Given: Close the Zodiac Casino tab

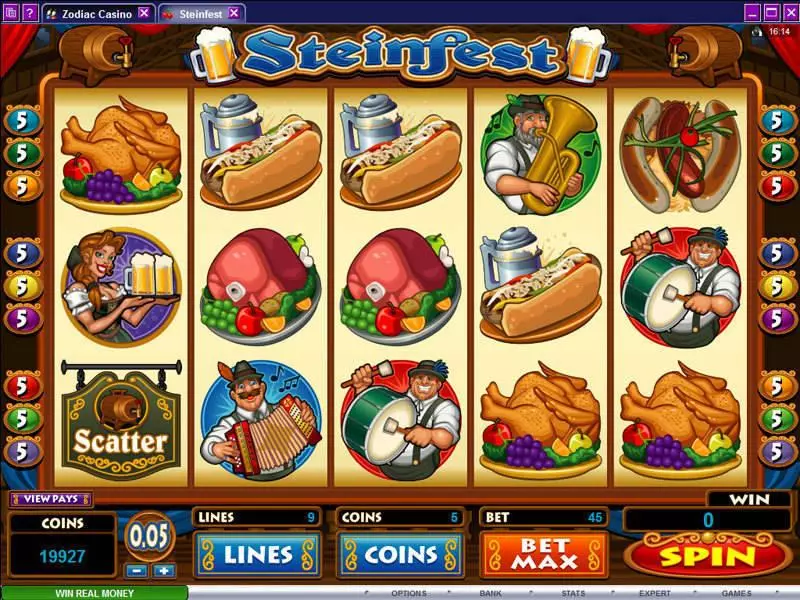Looking at the screenshot, I should (x=144, y=13).
